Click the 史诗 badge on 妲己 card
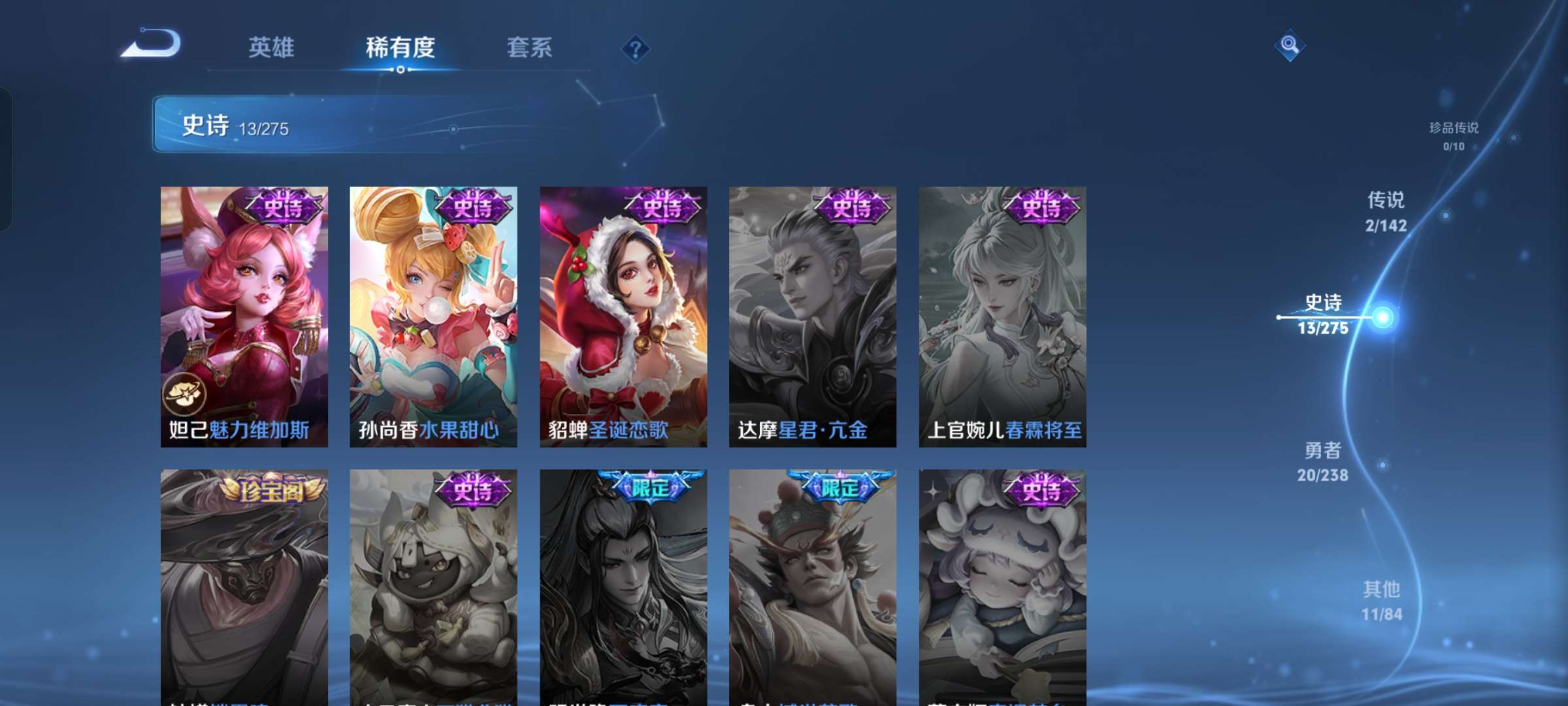The image size is (1568, 706). pos(282,207)
